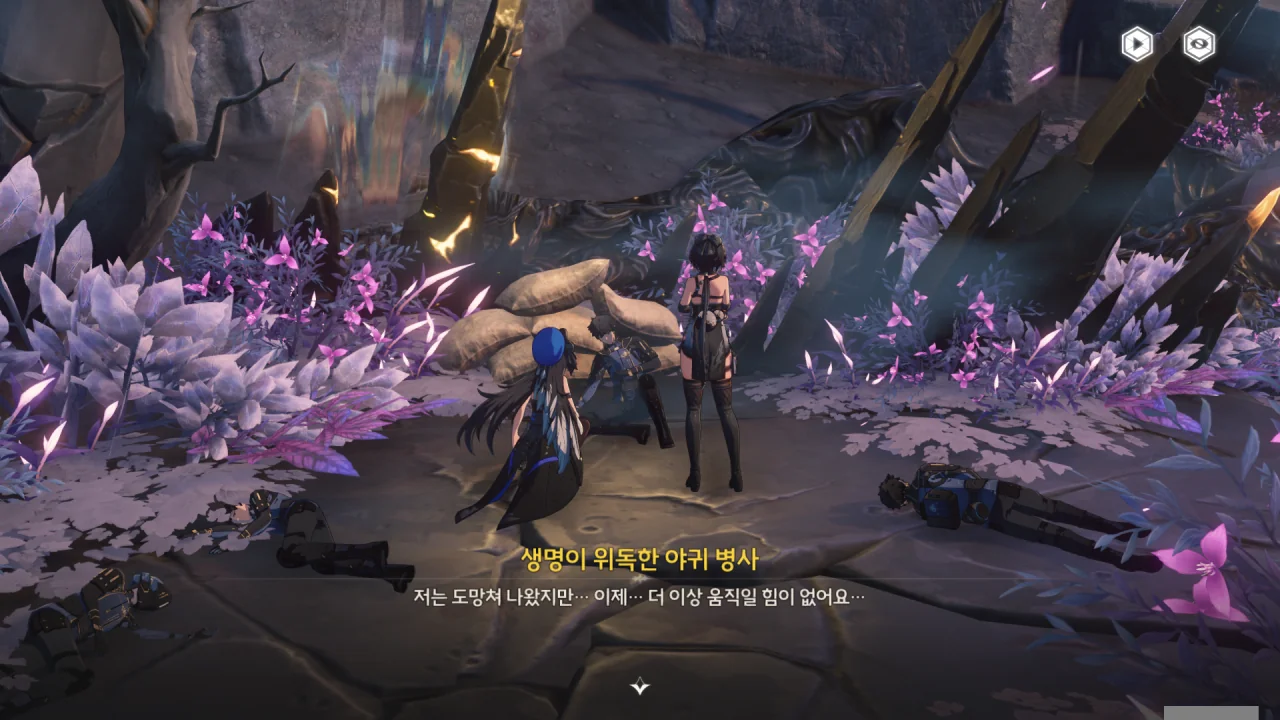Hide the dialogue interface with eye icon
This screenshot has width=1280, height=720.
point(1199,44)
